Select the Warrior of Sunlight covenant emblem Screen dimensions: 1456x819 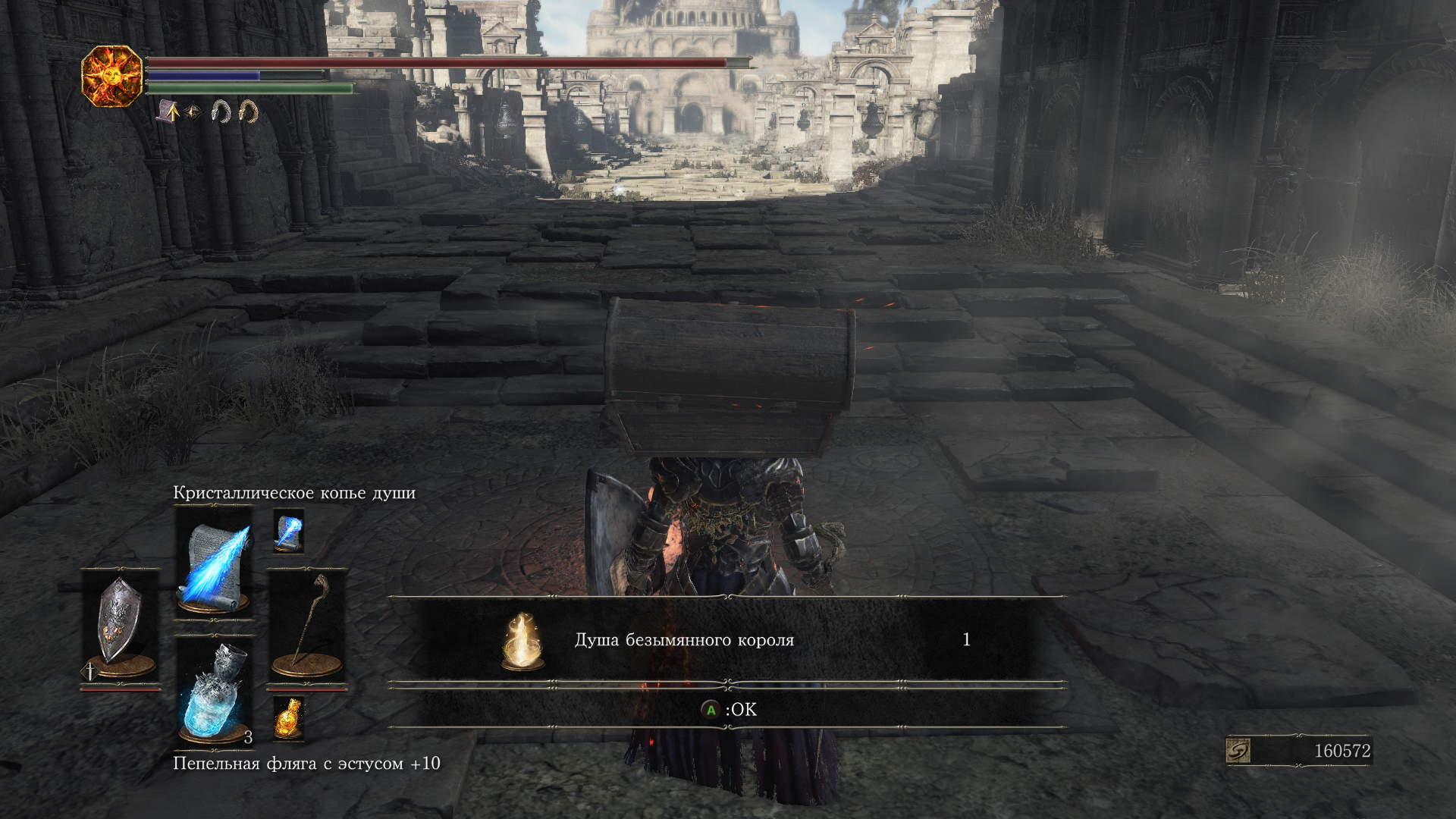tap(112, 76)
